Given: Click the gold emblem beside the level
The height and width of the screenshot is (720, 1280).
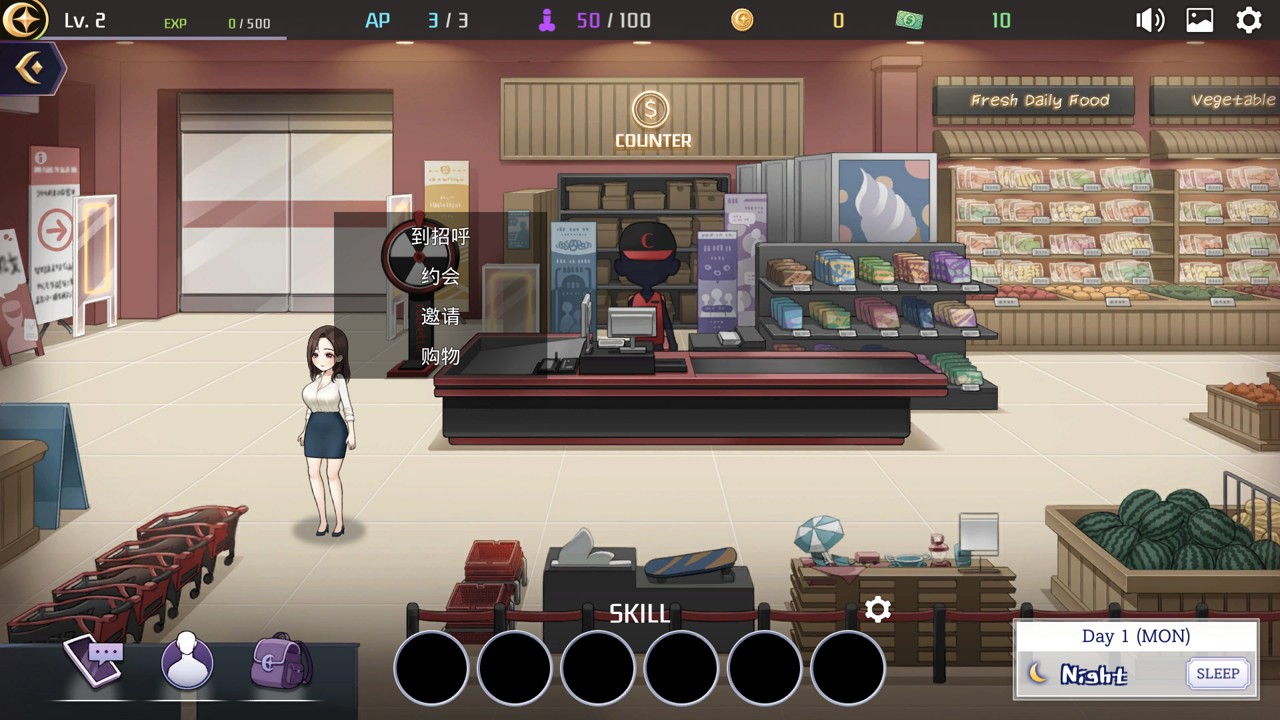Looking at the screenshot, I should (24, 20).
